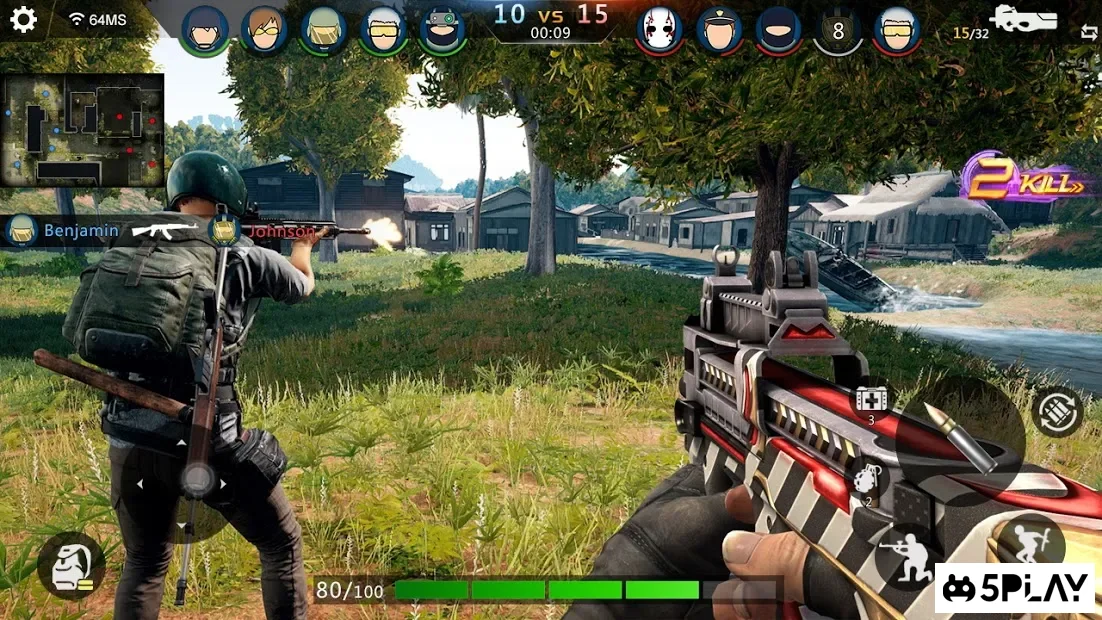Viewport: 1102px width, 620px height.
Task: Choose the avatar showing number 8
Action: pos(838,31)
